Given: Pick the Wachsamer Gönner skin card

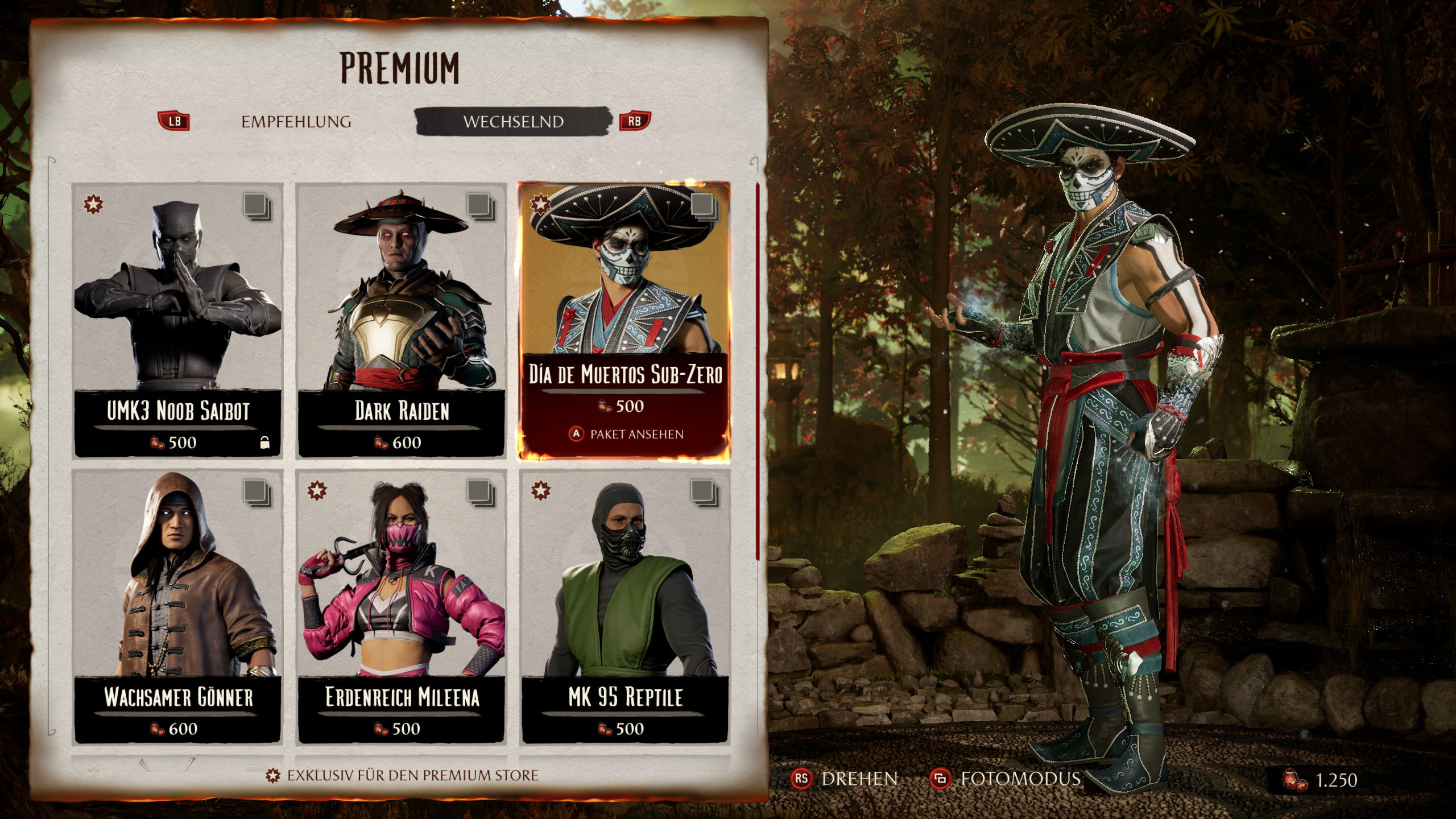Looking at the screenshot, I should (x=178, y=606).
